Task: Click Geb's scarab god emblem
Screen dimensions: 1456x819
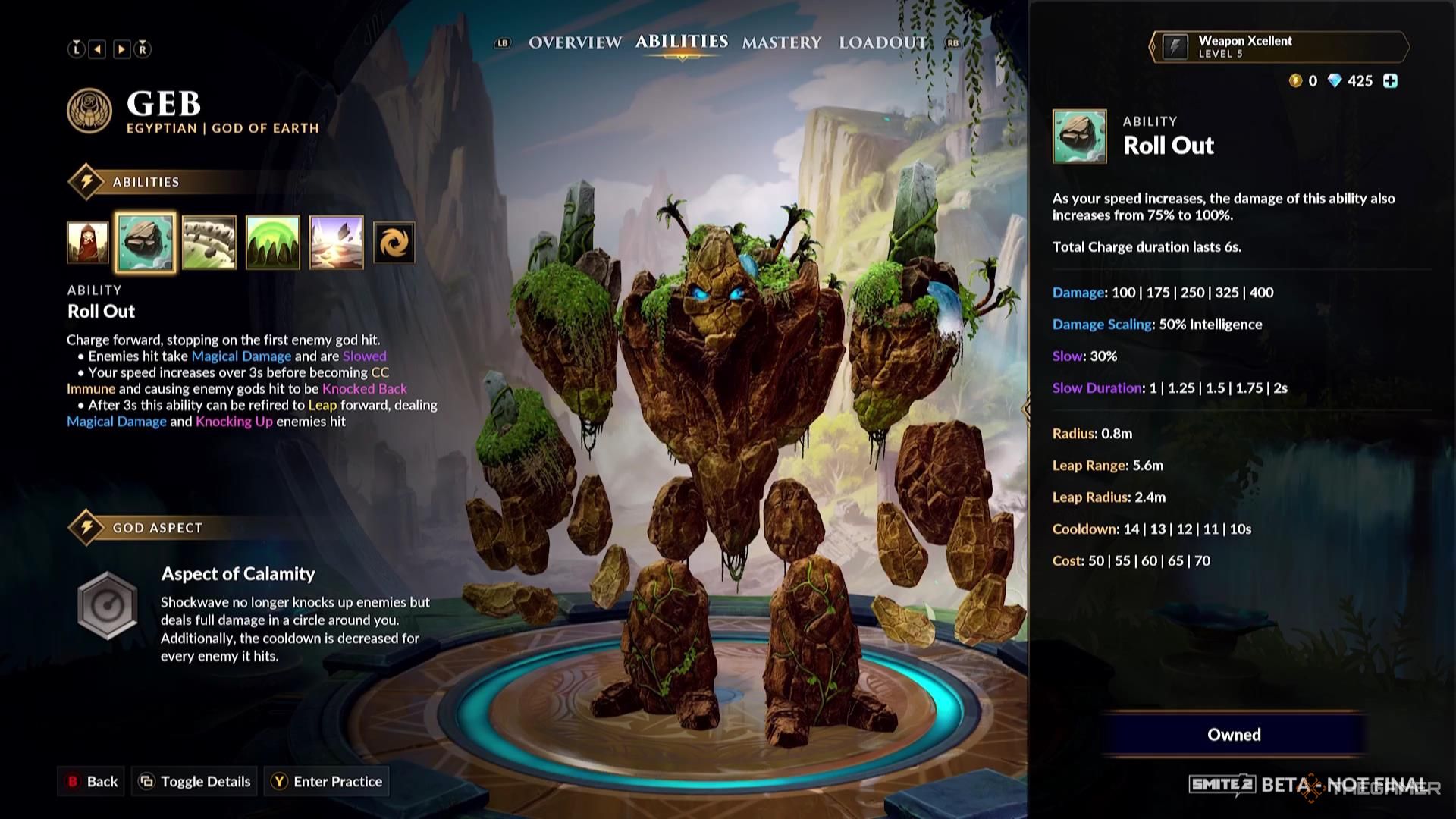Action: coord(89,111)
